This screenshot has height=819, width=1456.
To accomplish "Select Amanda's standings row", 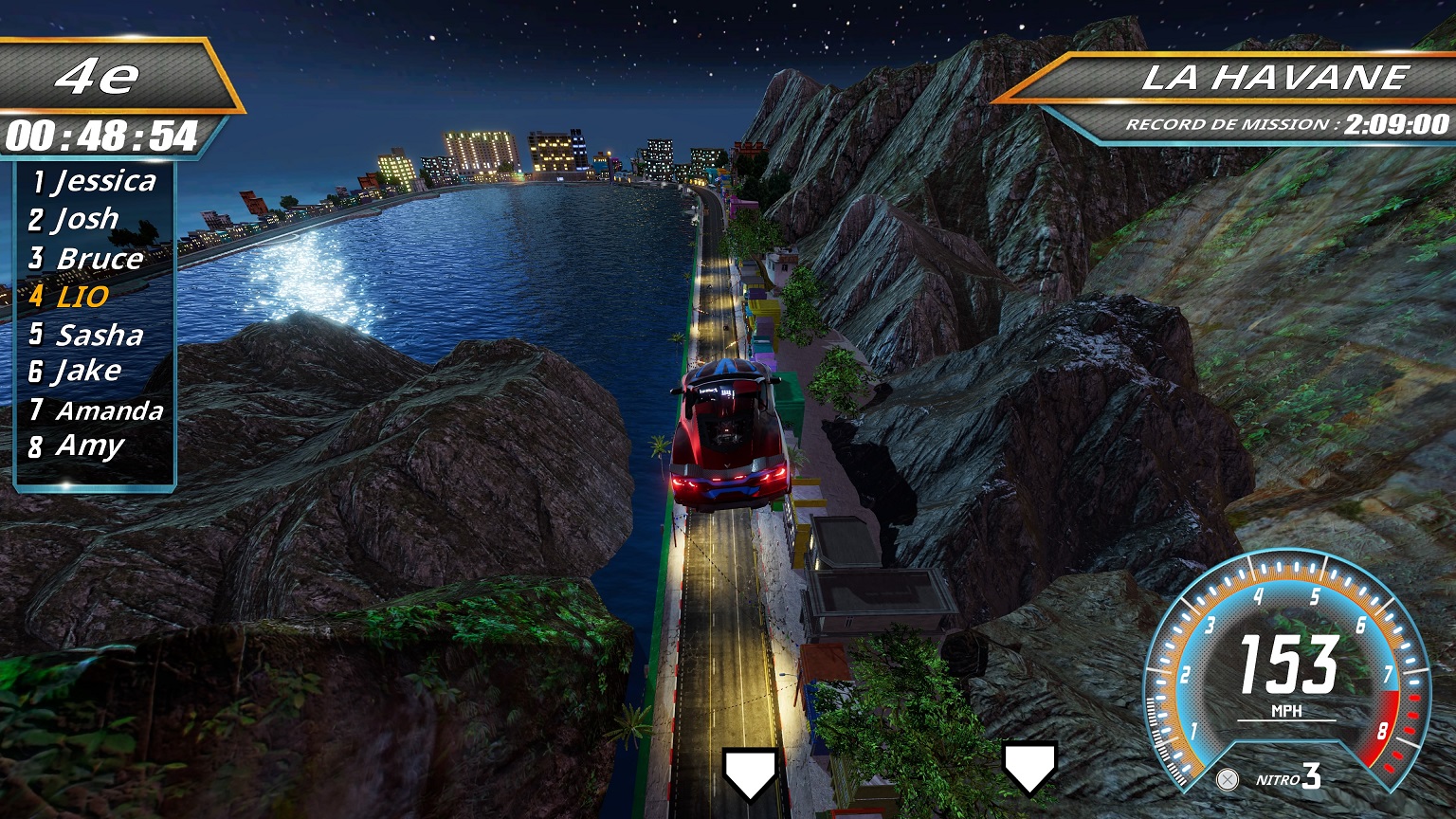I will pyautogui.click(x=97, y=410).
